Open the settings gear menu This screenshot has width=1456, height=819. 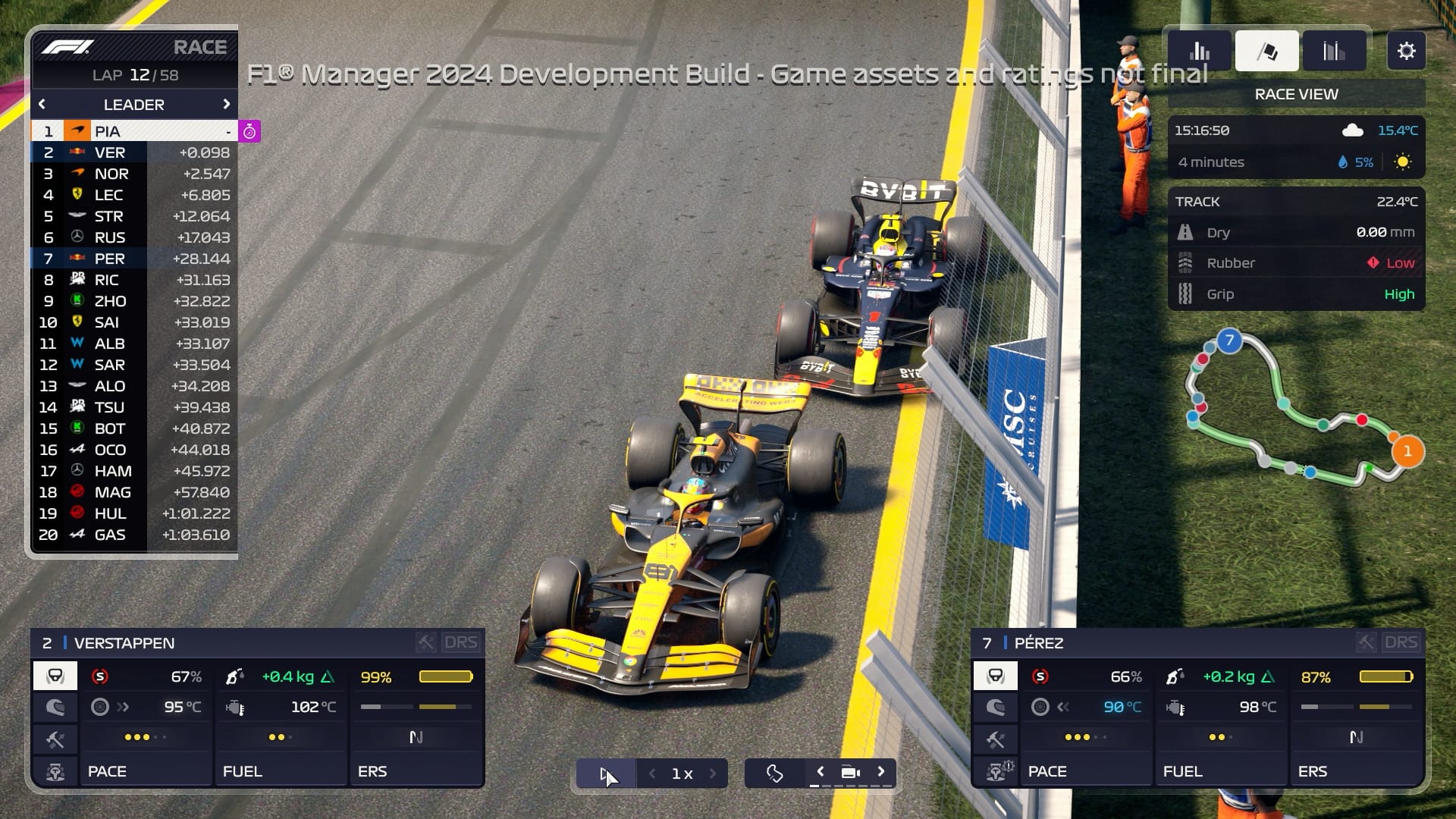click(x=1406, y=51)
